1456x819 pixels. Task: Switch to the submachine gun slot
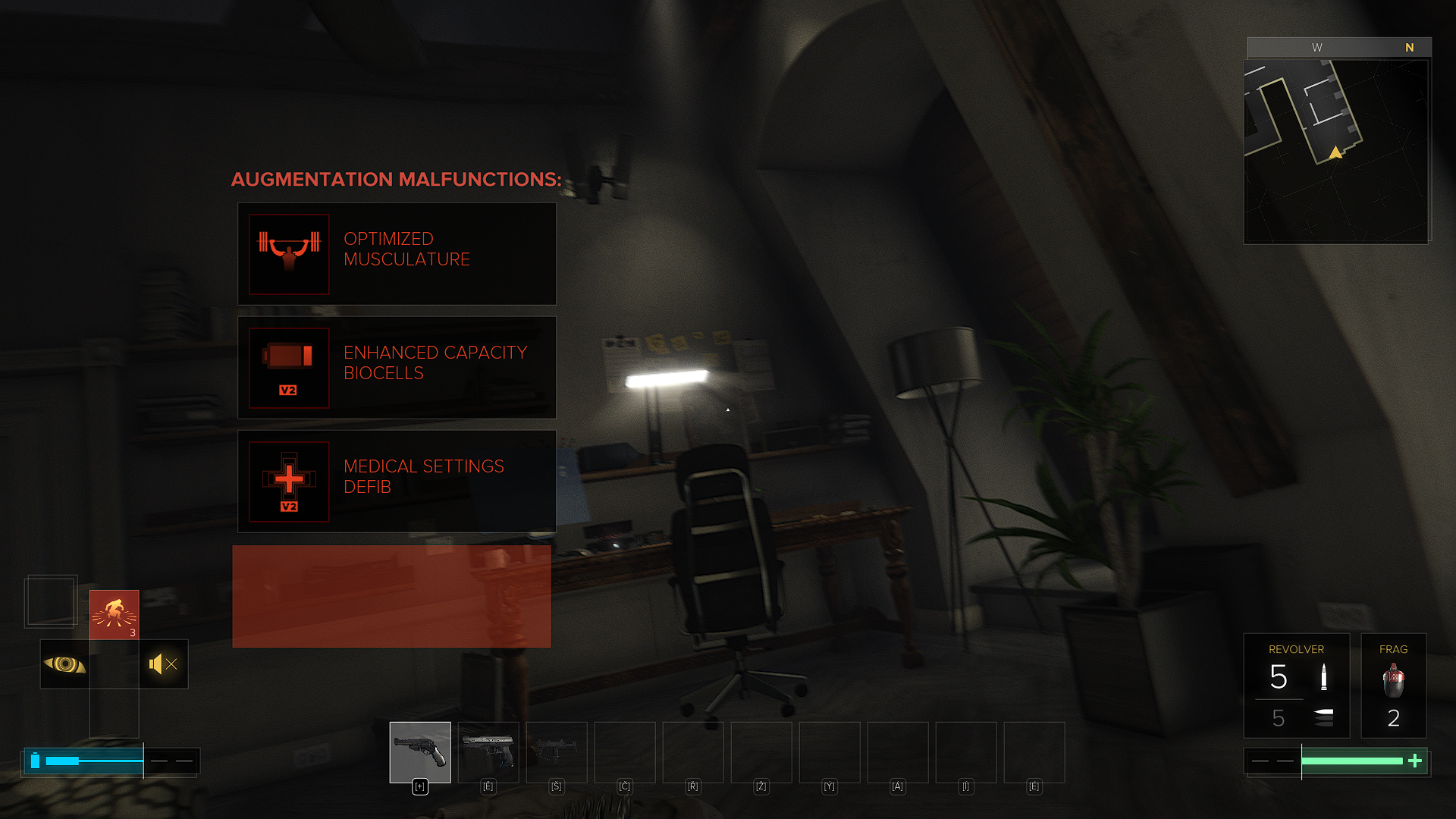557,752
